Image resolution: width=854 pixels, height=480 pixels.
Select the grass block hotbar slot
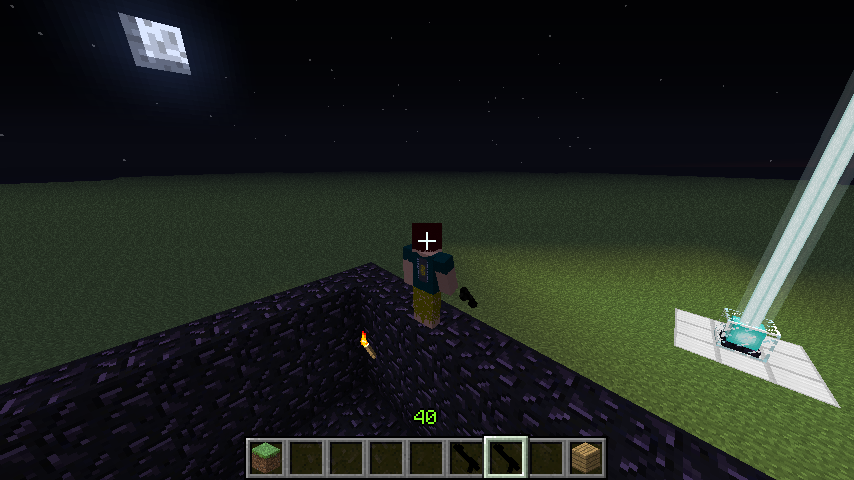click(266, 458)
